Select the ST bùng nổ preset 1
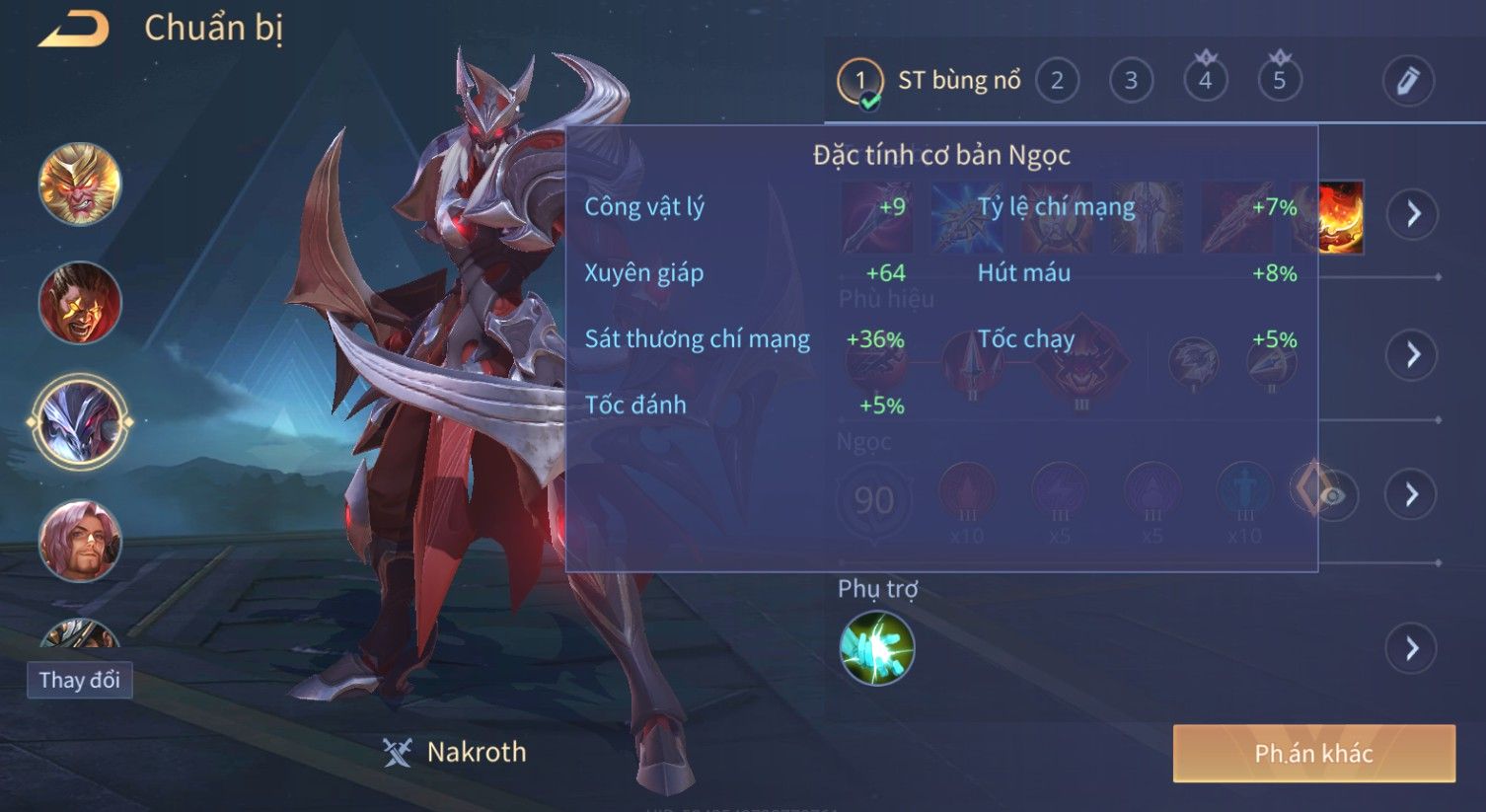 tap(859, 82)
